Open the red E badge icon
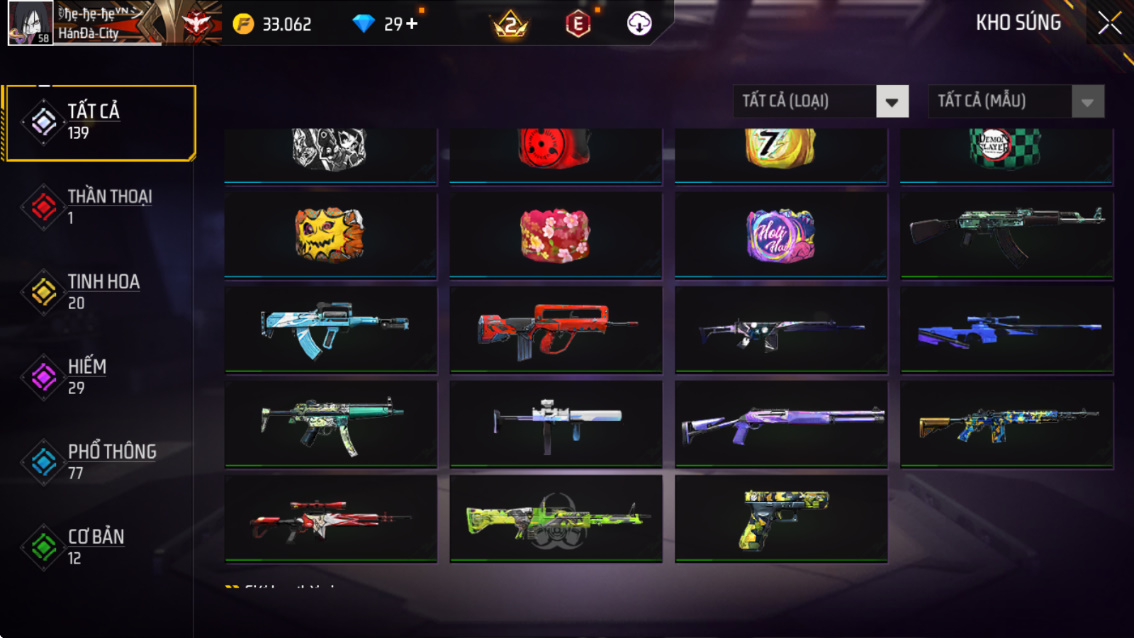Image resolution: width=1134 pixels, height=638 pixels. click(x=578, y=24)
